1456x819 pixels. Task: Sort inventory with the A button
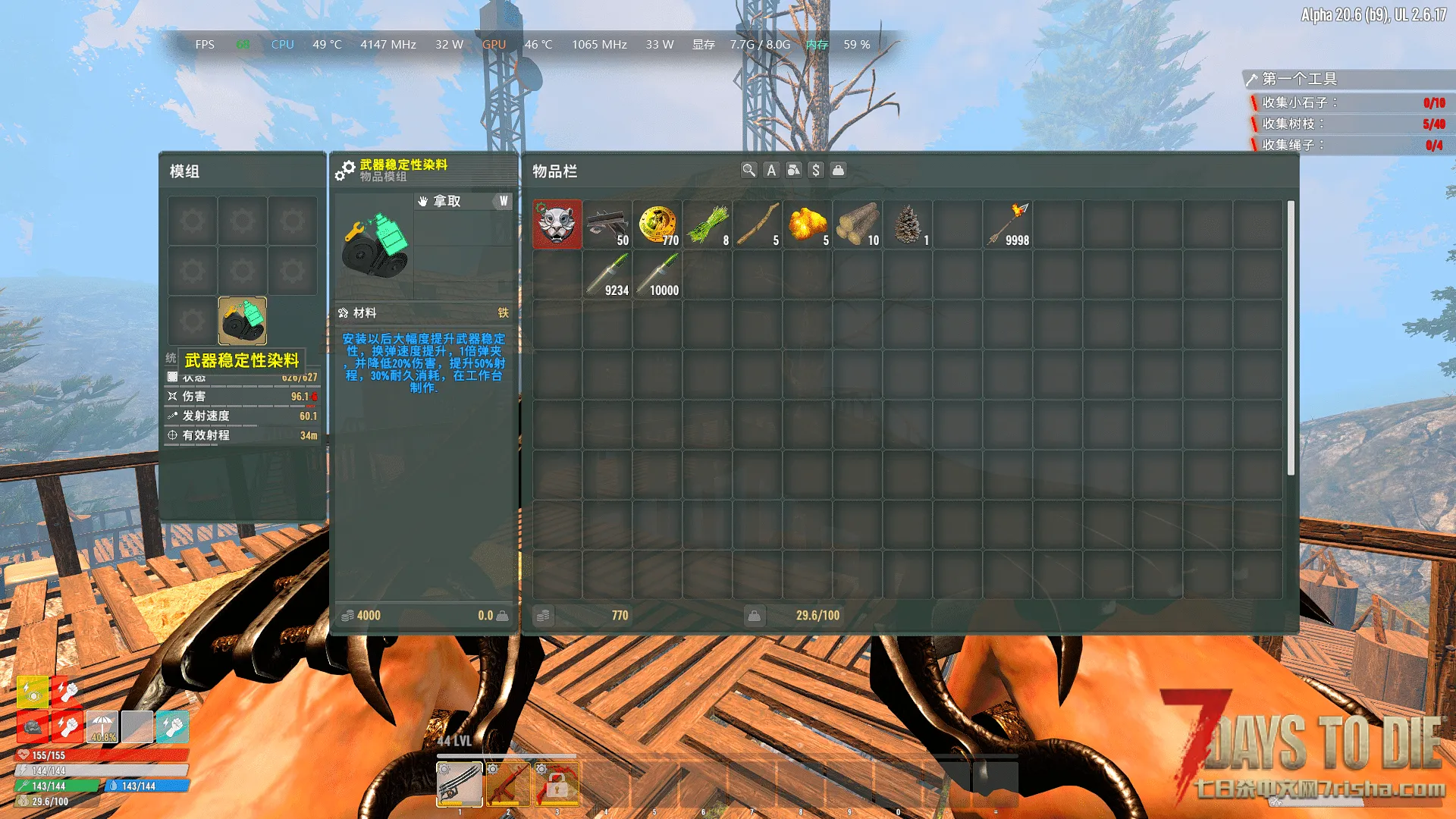pyautogui.click(x=771, y=171)
